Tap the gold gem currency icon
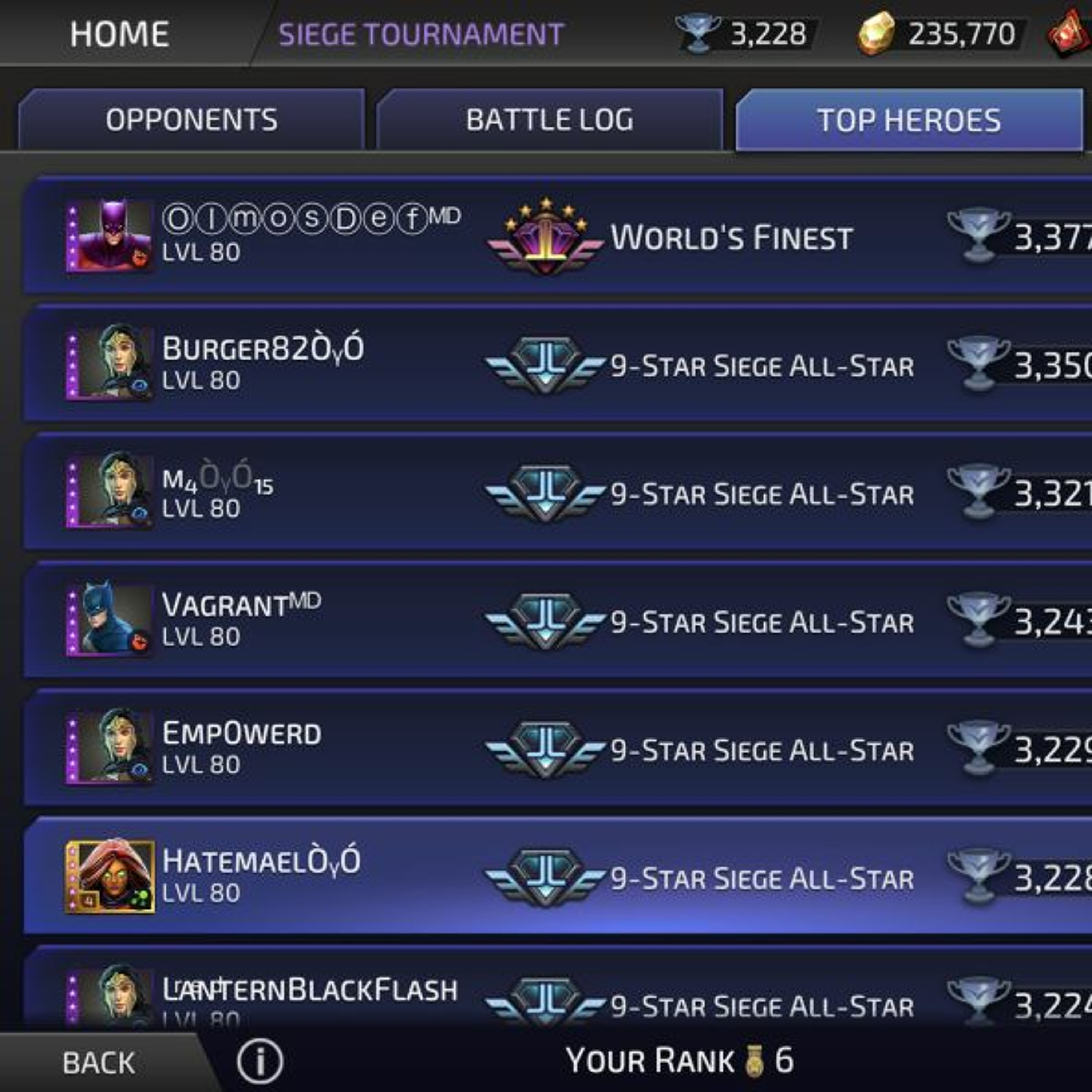The image size is (1092, 1092). point(876,34)
